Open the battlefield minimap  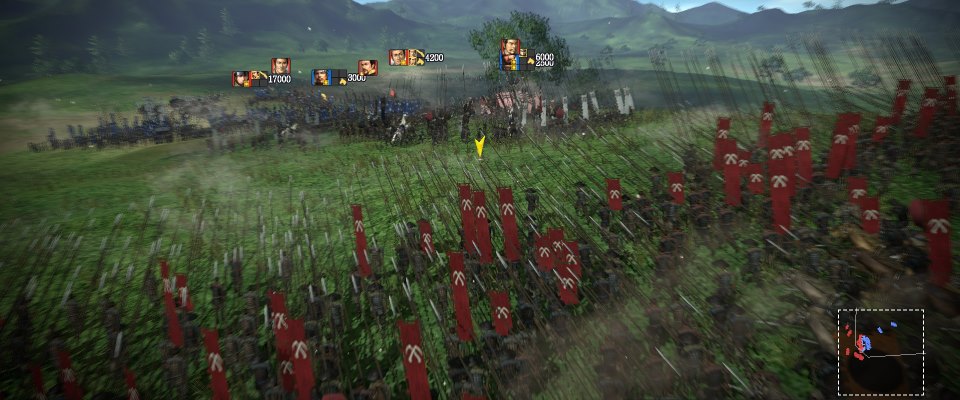point(880,338)
